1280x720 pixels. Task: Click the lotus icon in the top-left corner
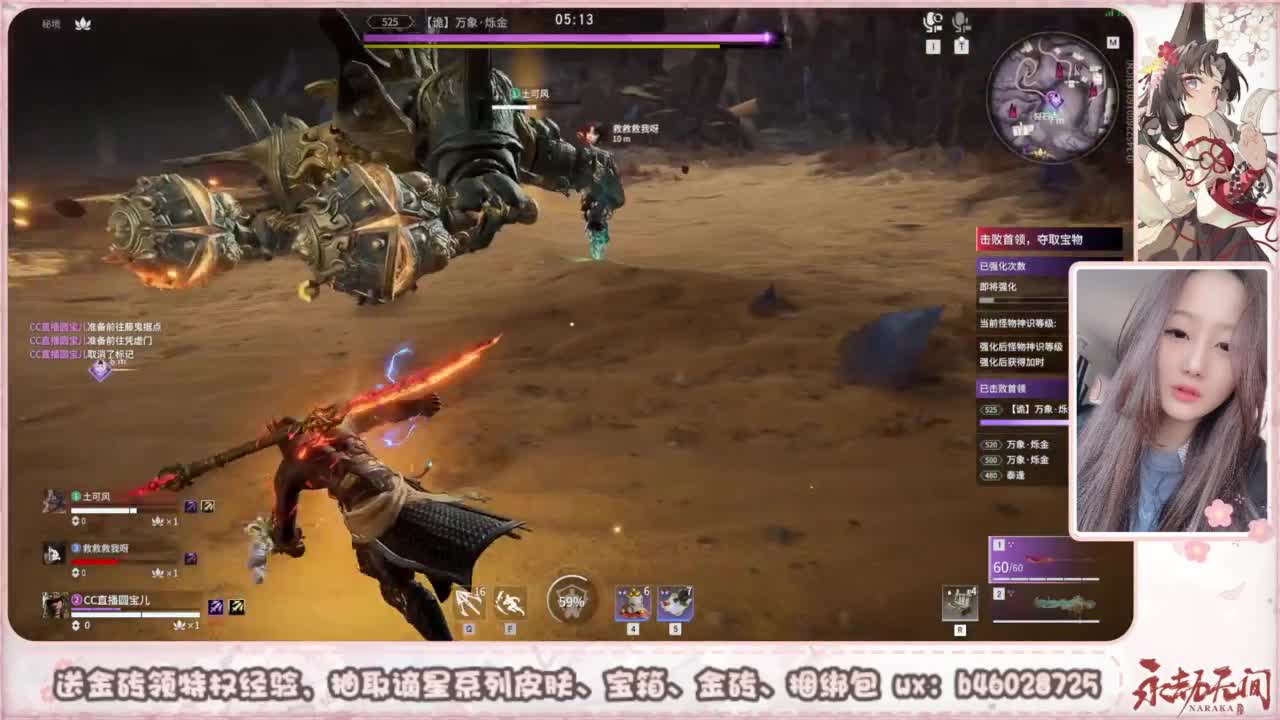pyautogui.click(x=83, y=23)
